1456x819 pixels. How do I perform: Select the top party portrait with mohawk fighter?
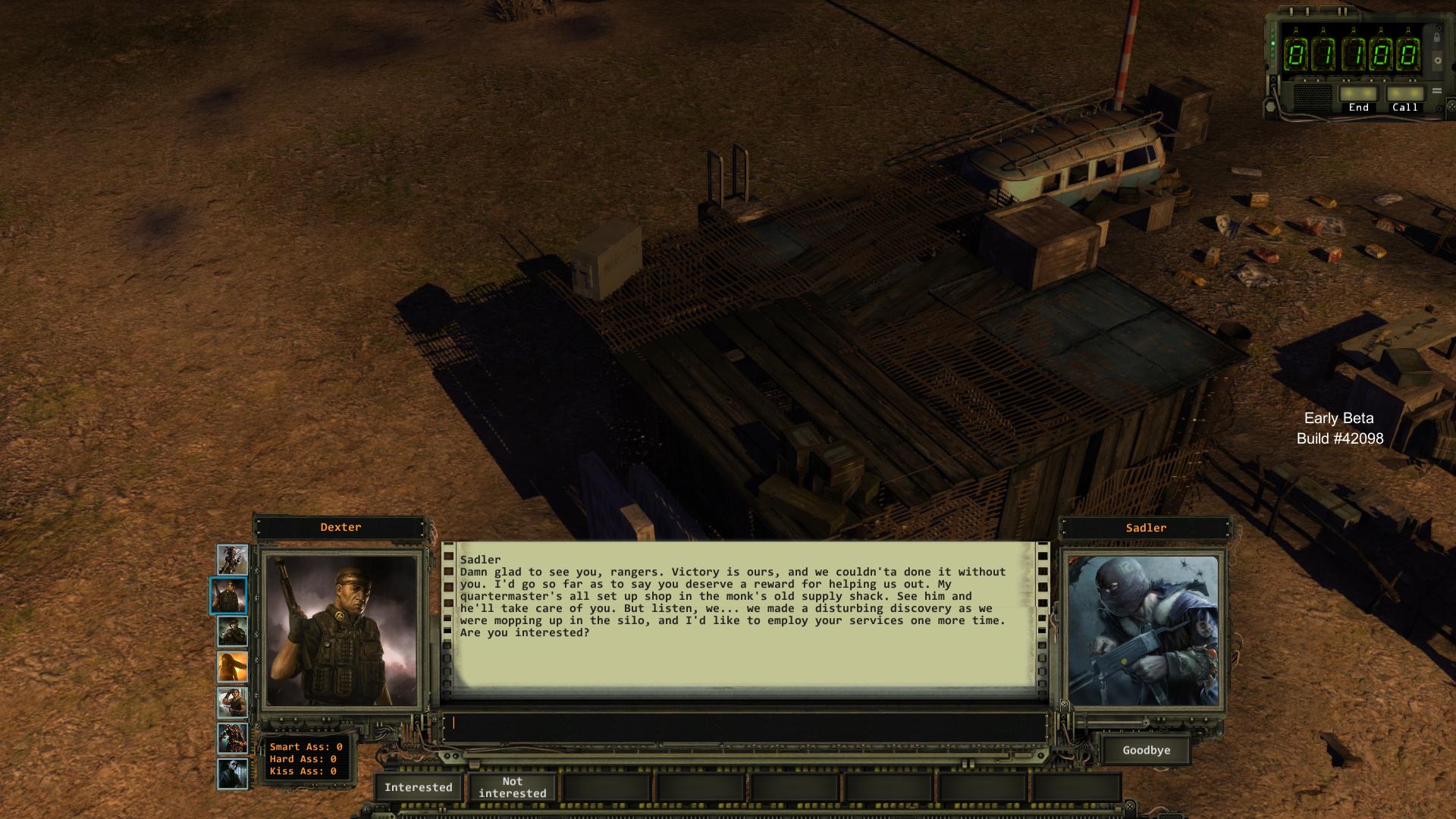232,559
